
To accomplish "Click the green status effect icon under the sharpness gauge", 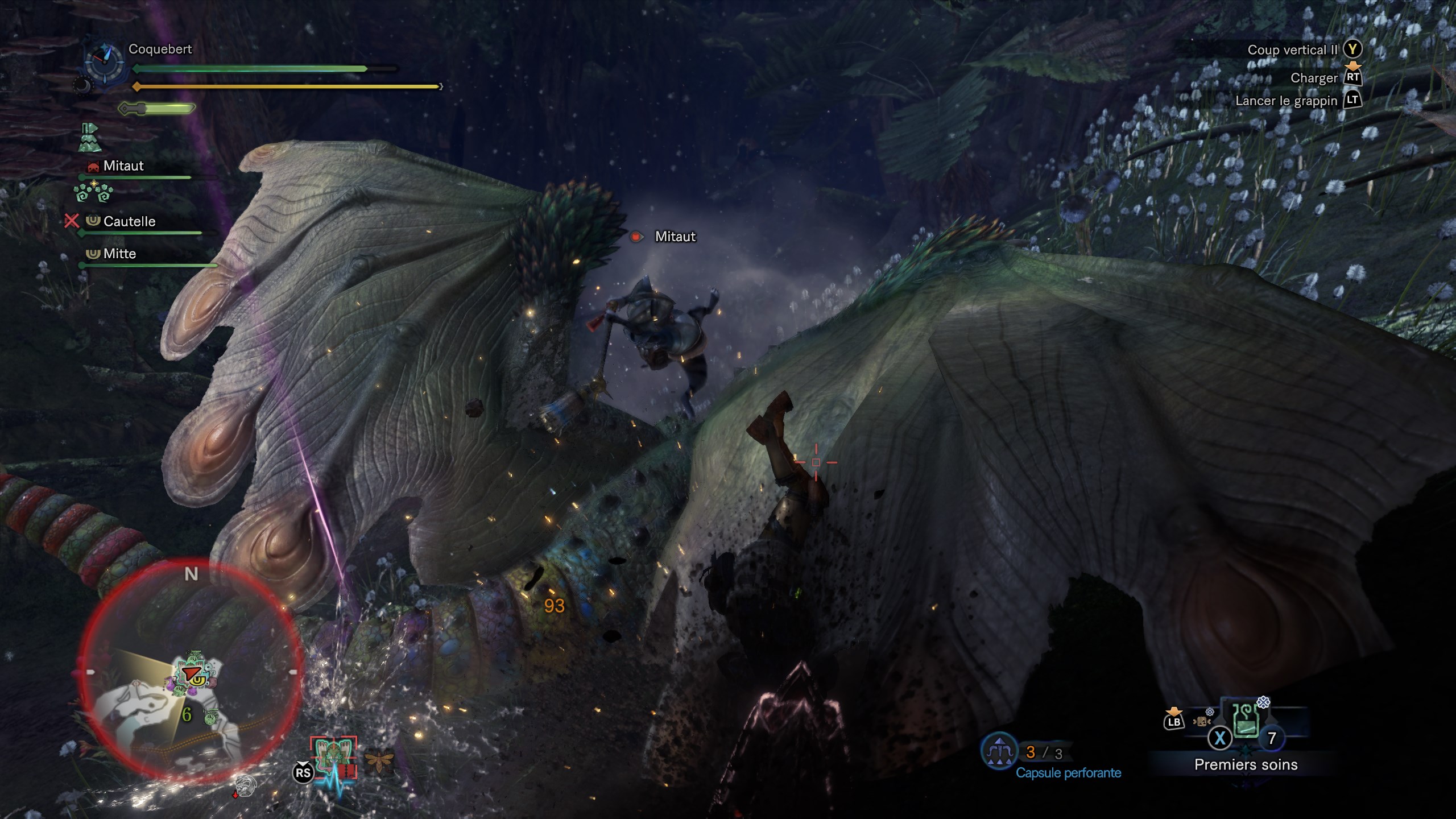I will click(x=90, y=138).
